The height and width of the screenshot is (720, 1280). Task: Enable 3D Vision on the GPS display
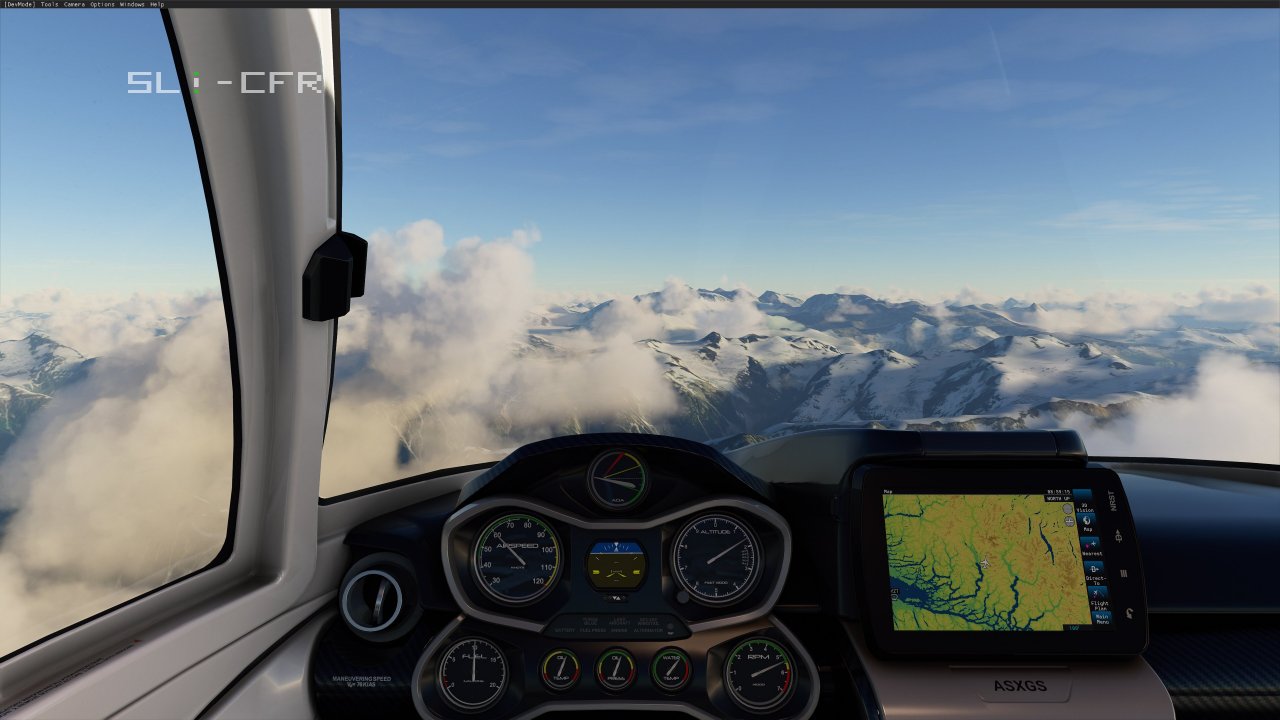pyautogui.click(x=1085, y=502)
